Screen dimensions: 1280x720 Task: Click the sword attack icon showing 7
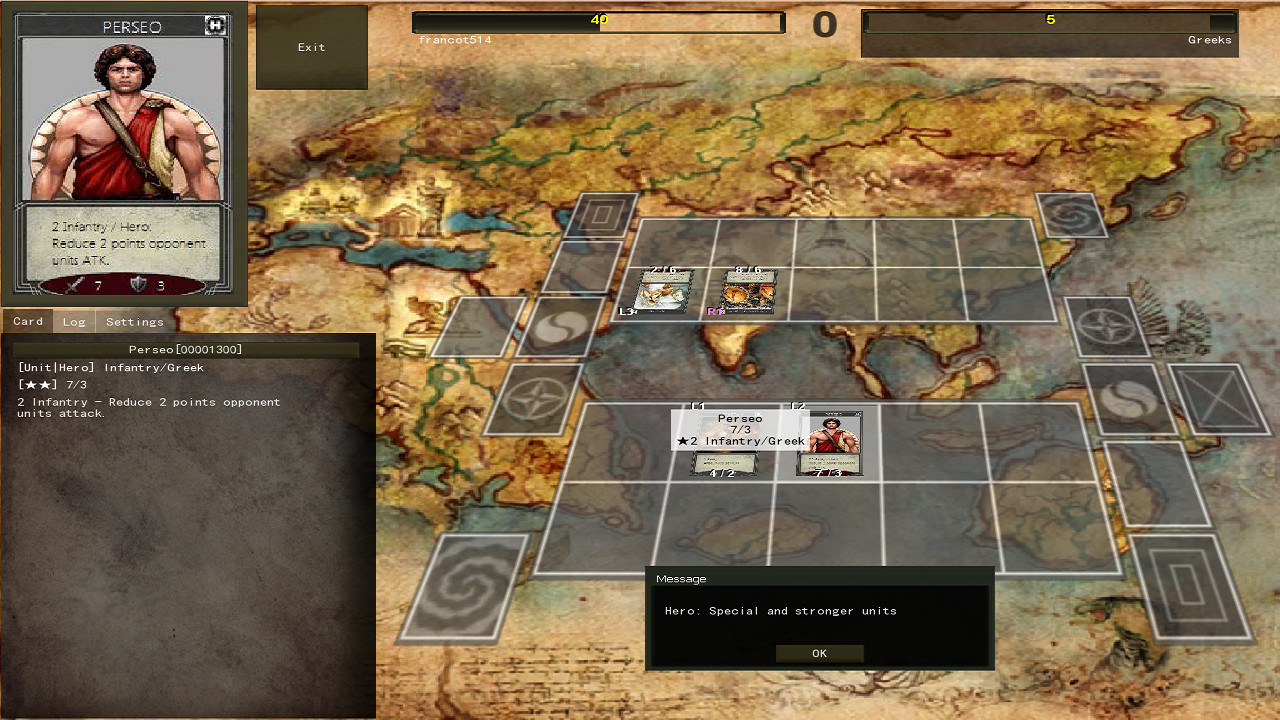pyautogui.click(x=74, y=283)
